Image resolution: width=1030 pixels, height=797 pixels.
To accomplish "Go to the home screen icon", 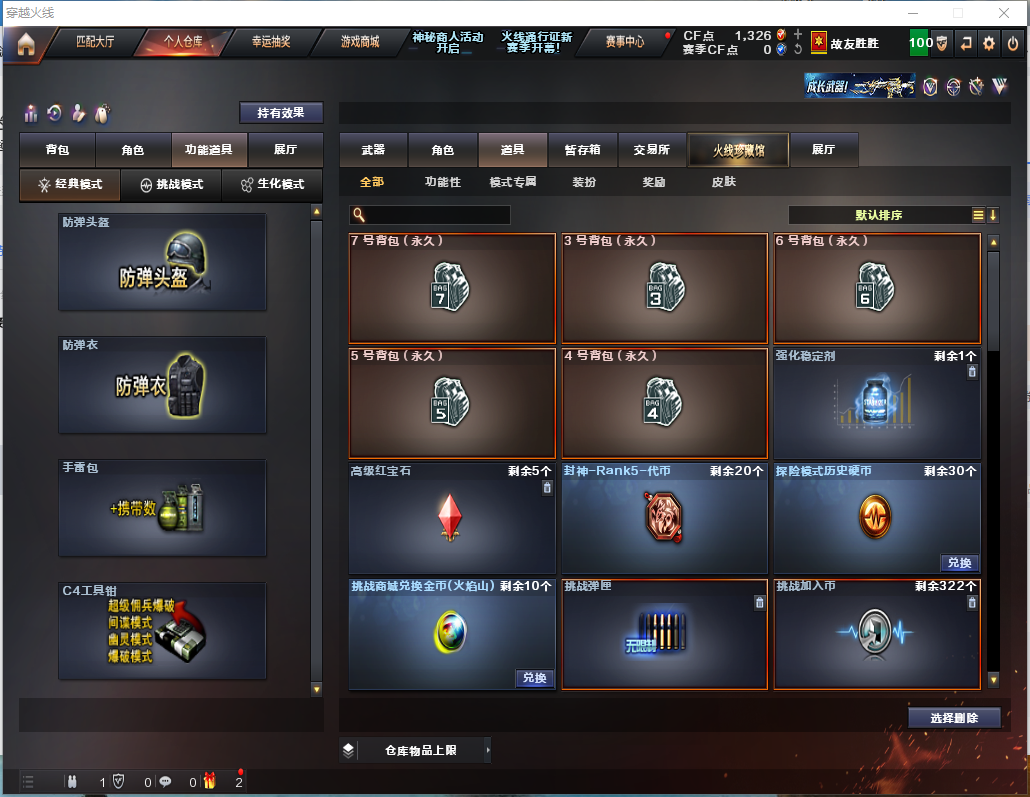I will [25, 44].
